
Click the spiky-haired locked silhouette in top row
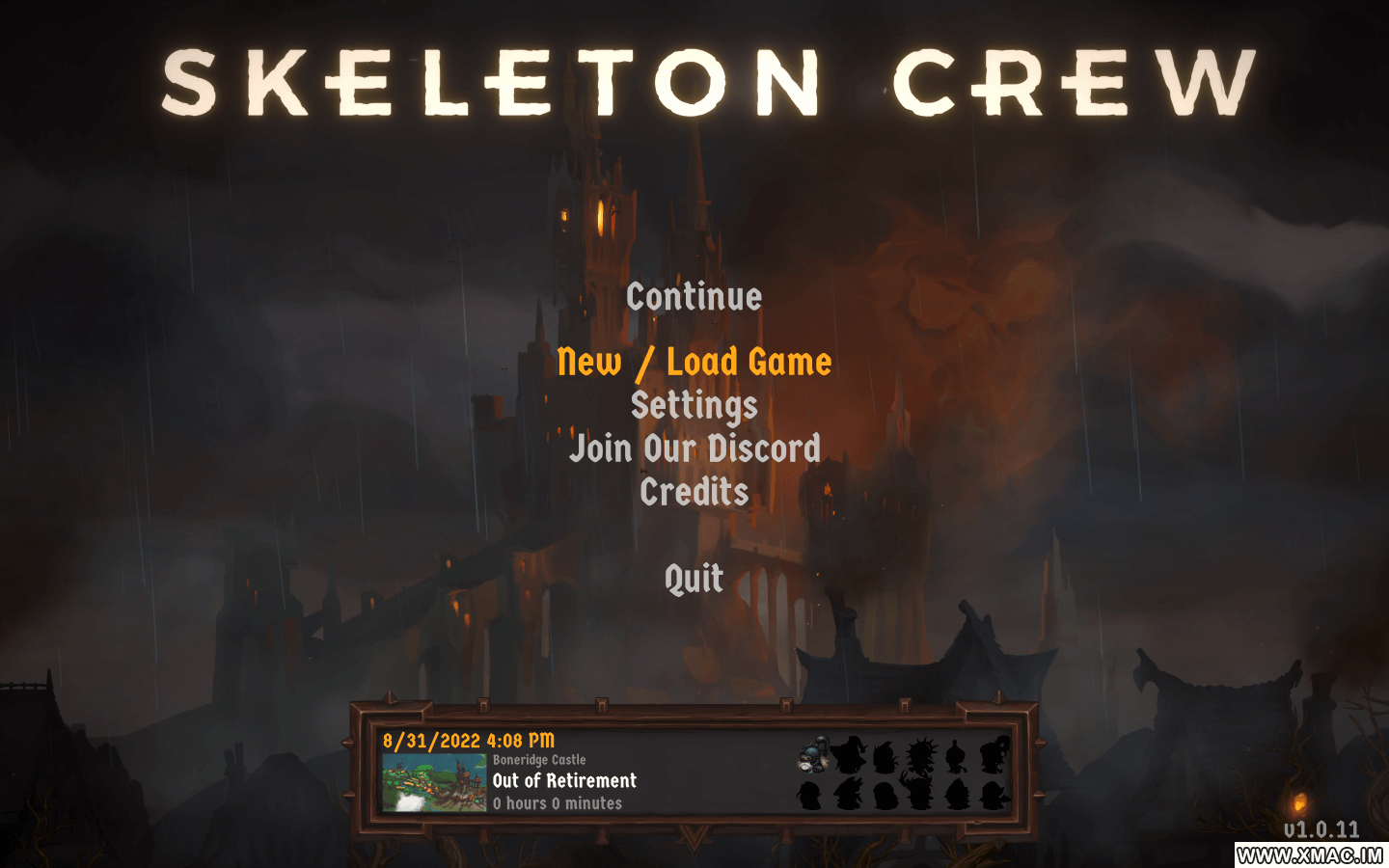pos(885,757)
